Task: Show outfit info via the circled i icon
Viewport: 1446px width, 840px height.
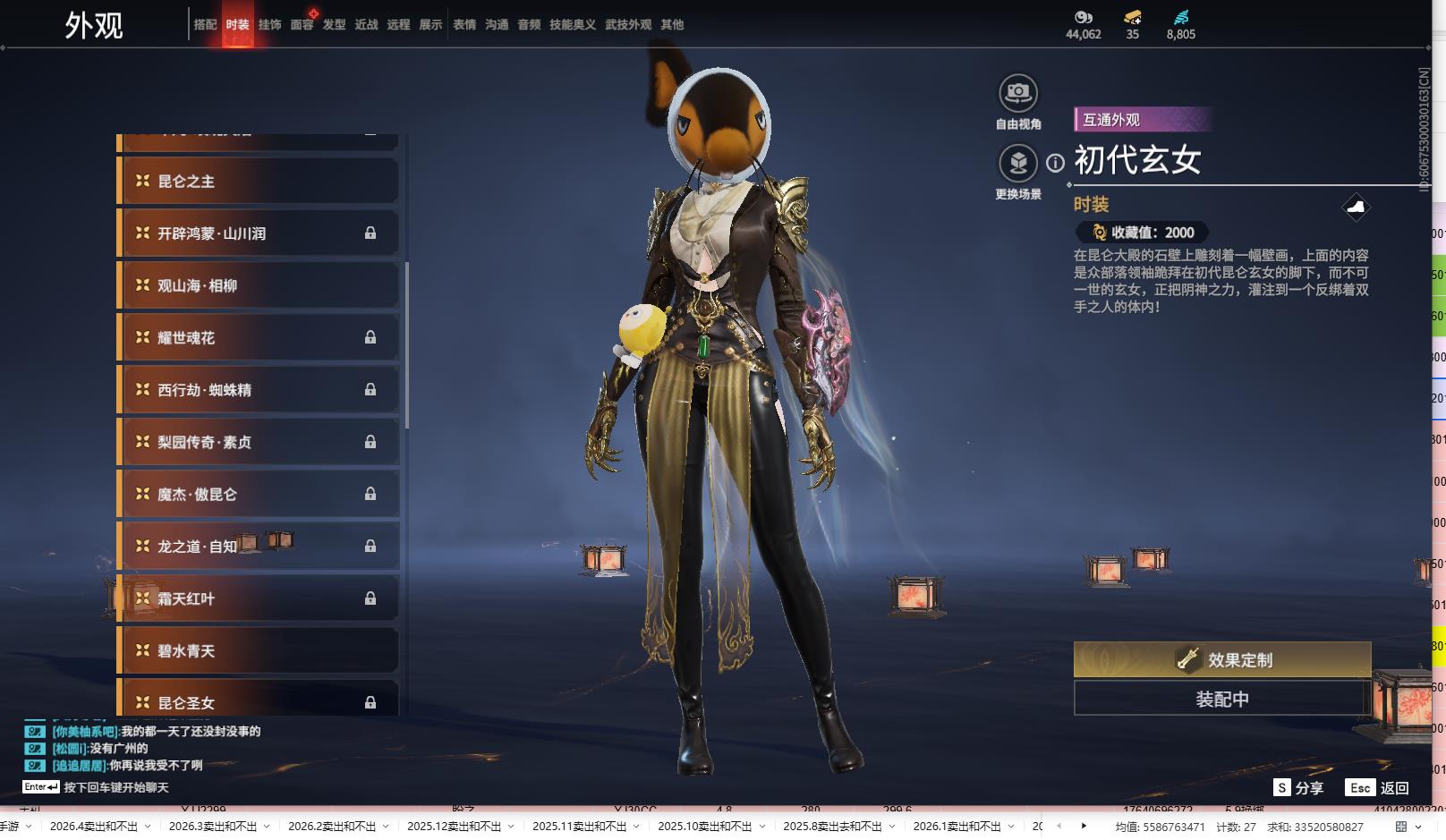Action: point(1056,163)
